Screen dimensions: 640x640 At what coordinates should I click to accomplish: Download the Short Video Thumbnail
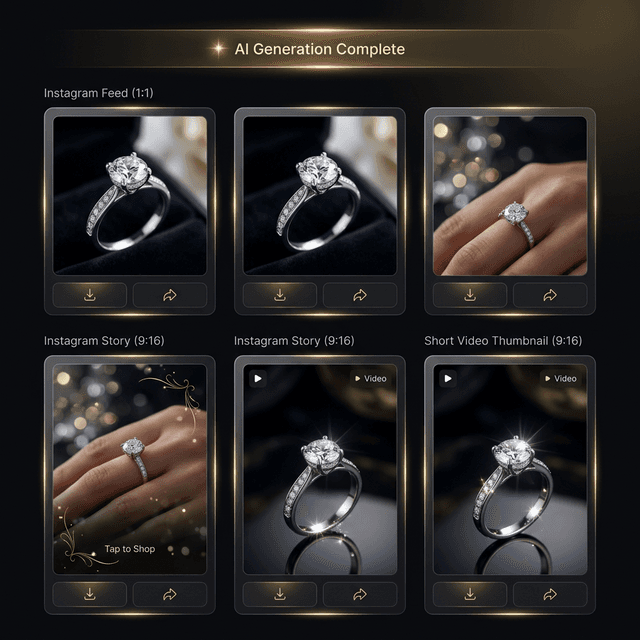click(x=470, y=594)
